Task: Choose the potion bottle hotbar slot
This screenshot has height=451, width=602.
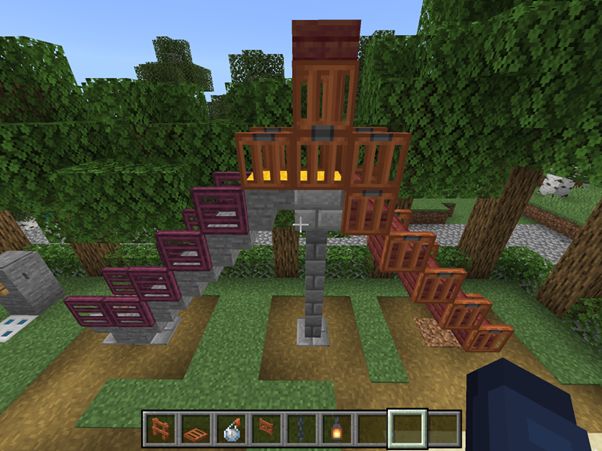Action: pos(231,428)
